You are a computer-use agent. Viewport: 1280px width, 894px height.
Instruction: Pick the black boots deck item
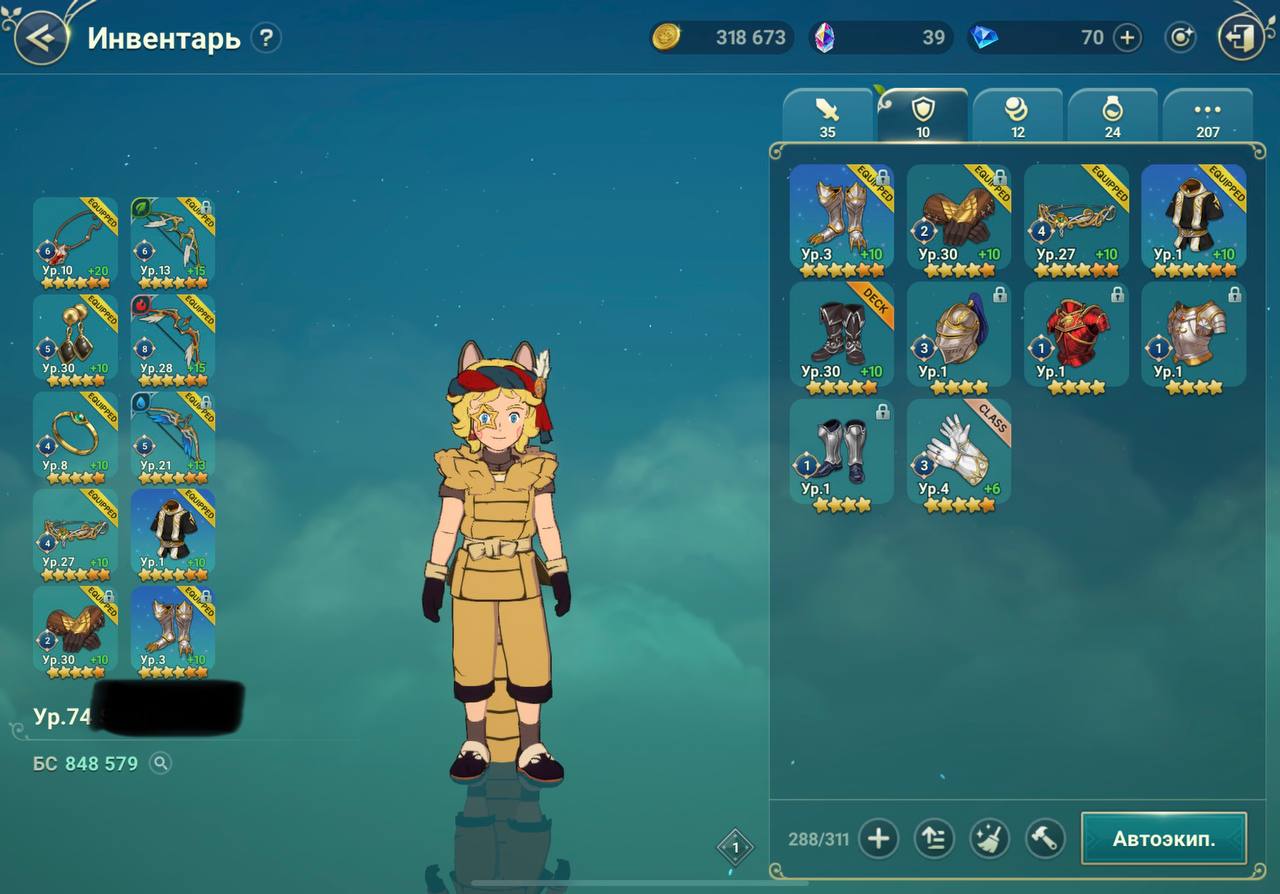[841, 335]
